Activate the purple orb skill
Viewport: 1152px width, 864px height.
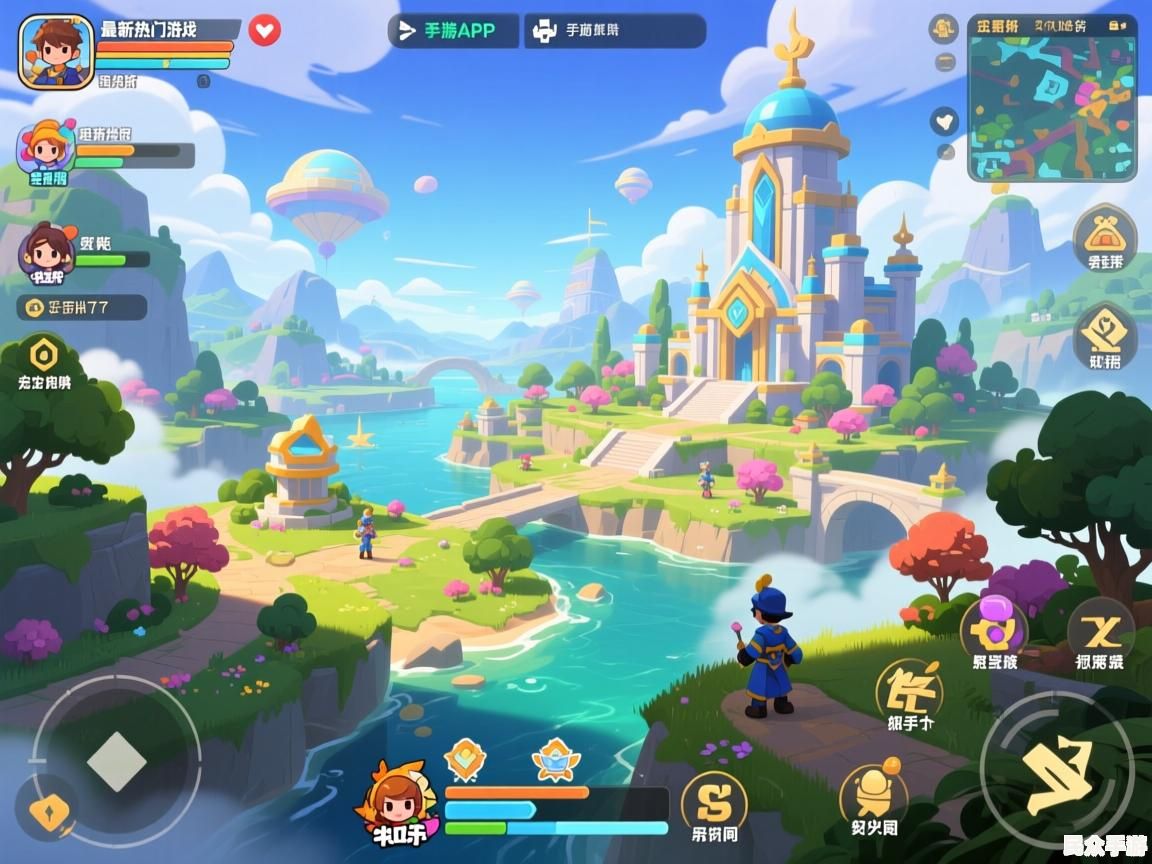(994, 626)
